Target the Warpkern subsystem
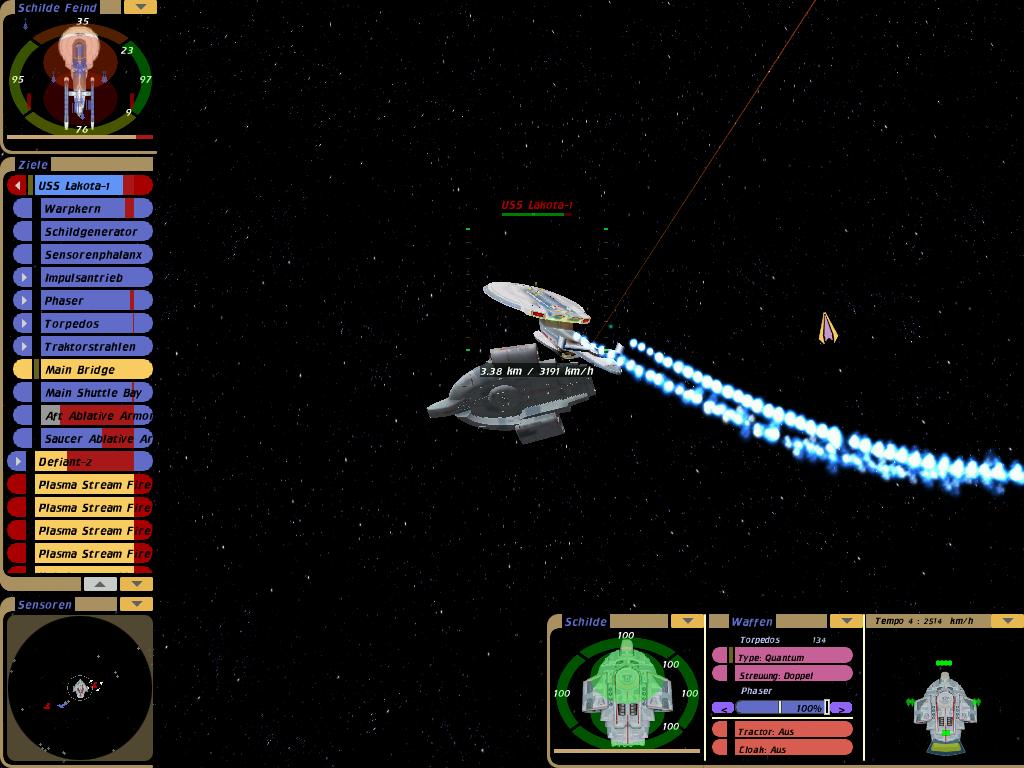This screenshot has height=768, width=1024. 85,208
